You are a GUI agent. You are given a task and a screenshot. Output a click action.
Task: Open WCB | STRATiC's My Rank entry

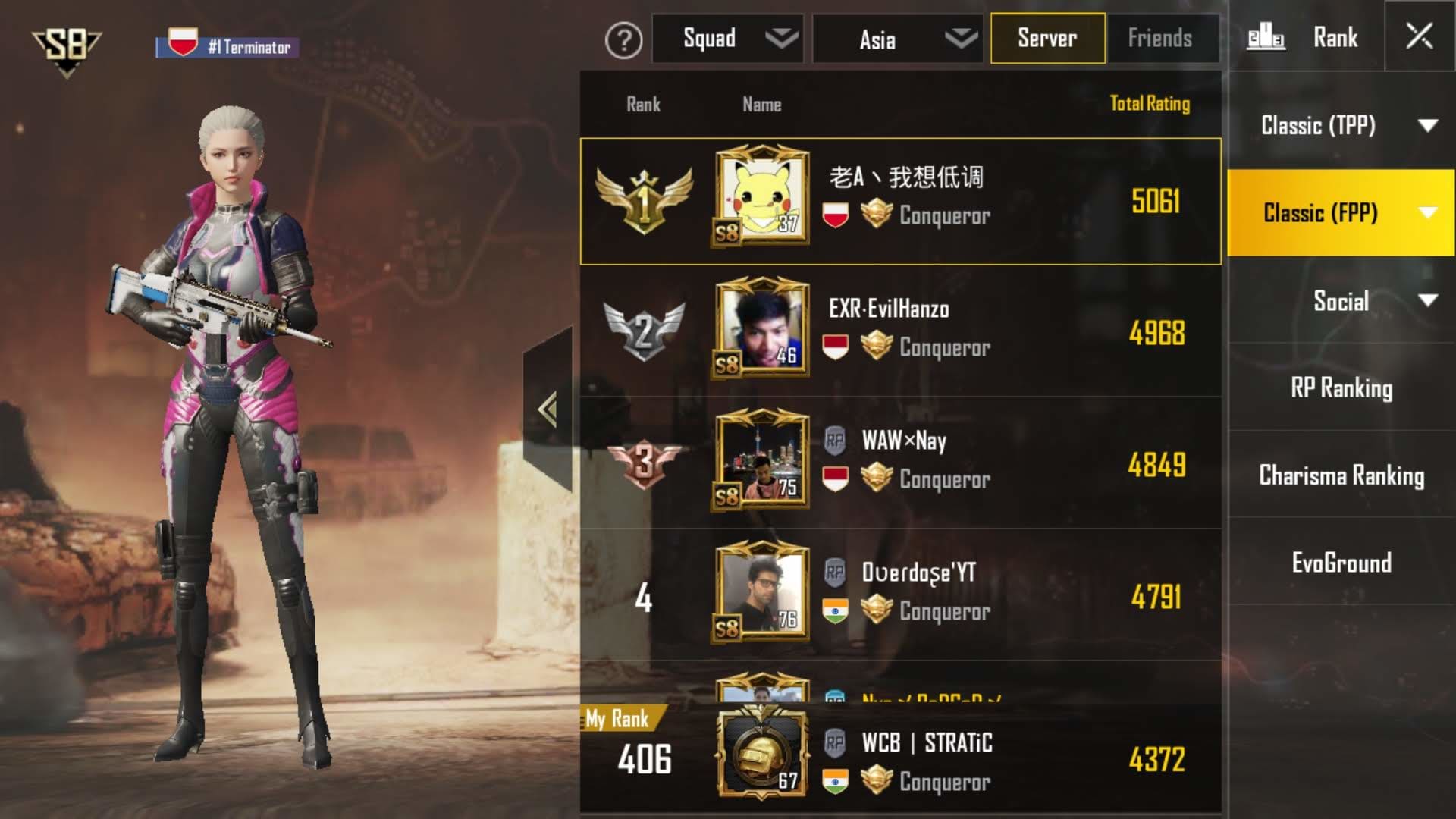pyautogui.click(x=900, y=761)
